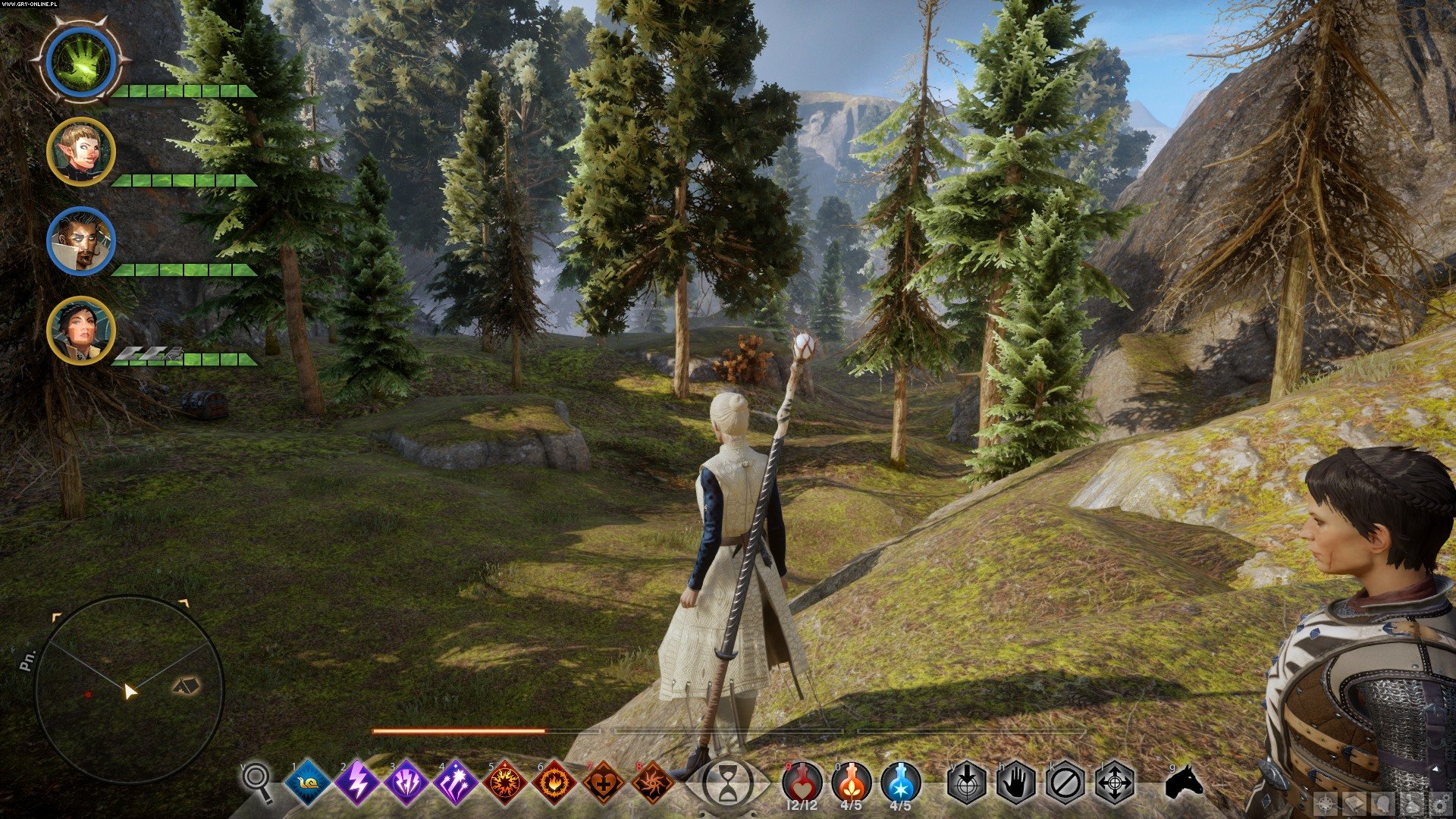Use the single lightning bolt spell

coord(357,782)
